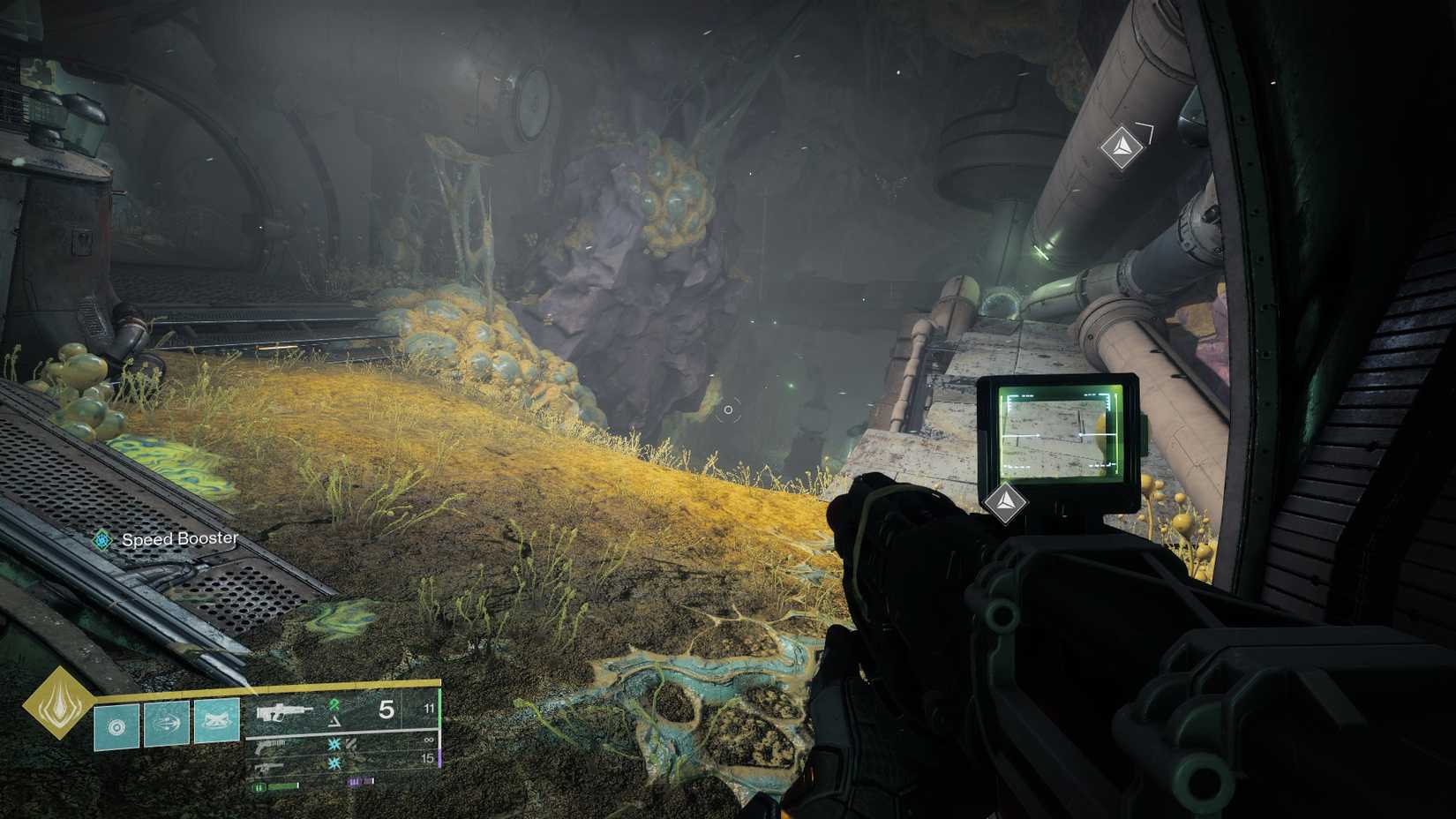Image resolution: width=1456 pixels, height=819 pixels.
Task: Click the circular class ability icon
Action: 117,725
